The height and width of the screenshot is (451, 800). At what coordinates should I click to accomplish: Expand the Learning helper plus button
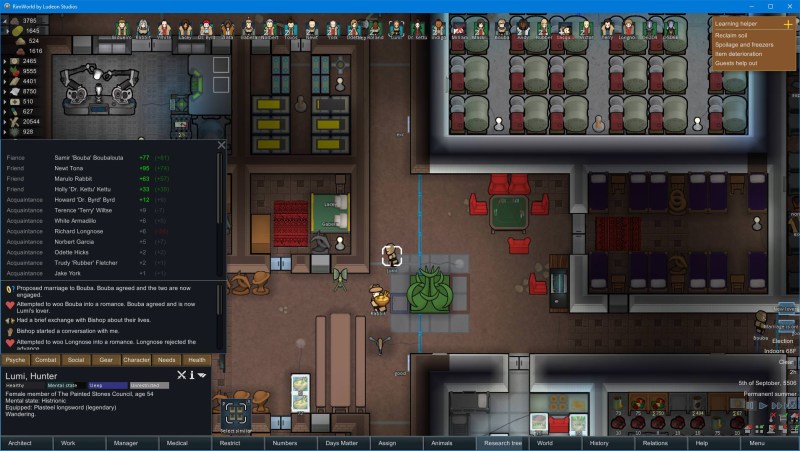tap(788, 22)
